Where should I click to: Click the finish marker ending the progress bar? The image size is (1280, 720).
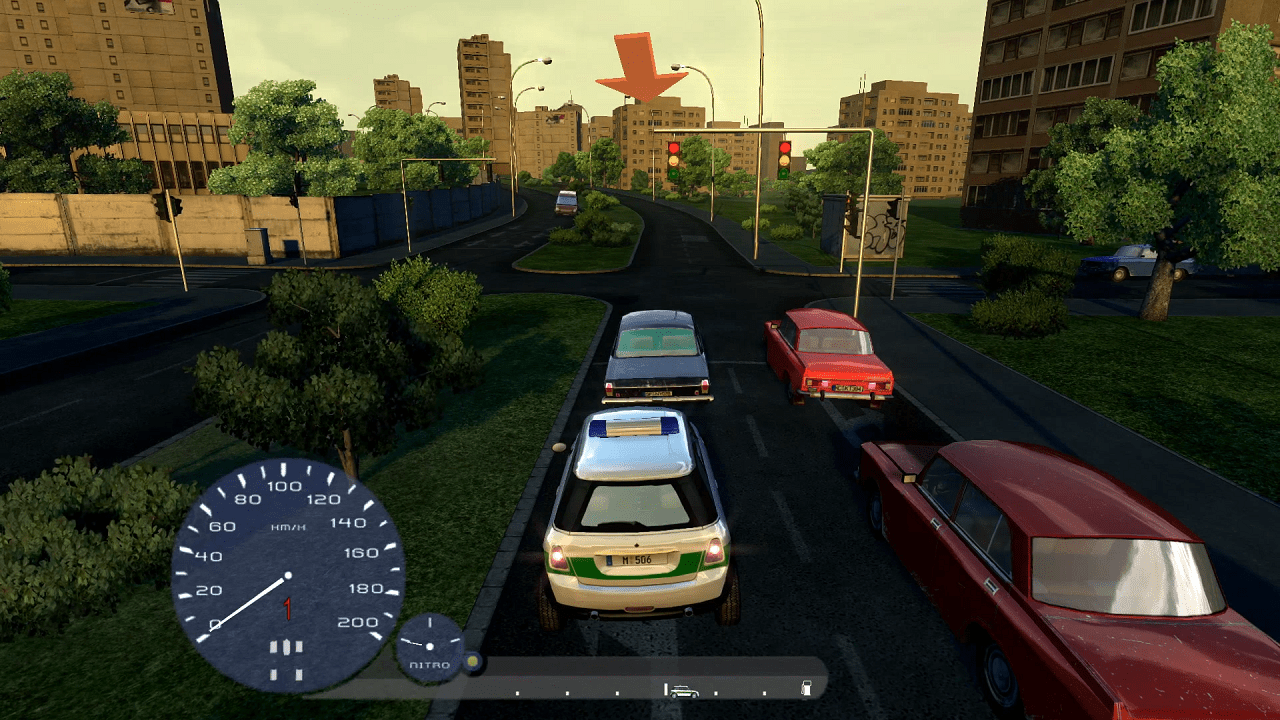tap(806, 688)
